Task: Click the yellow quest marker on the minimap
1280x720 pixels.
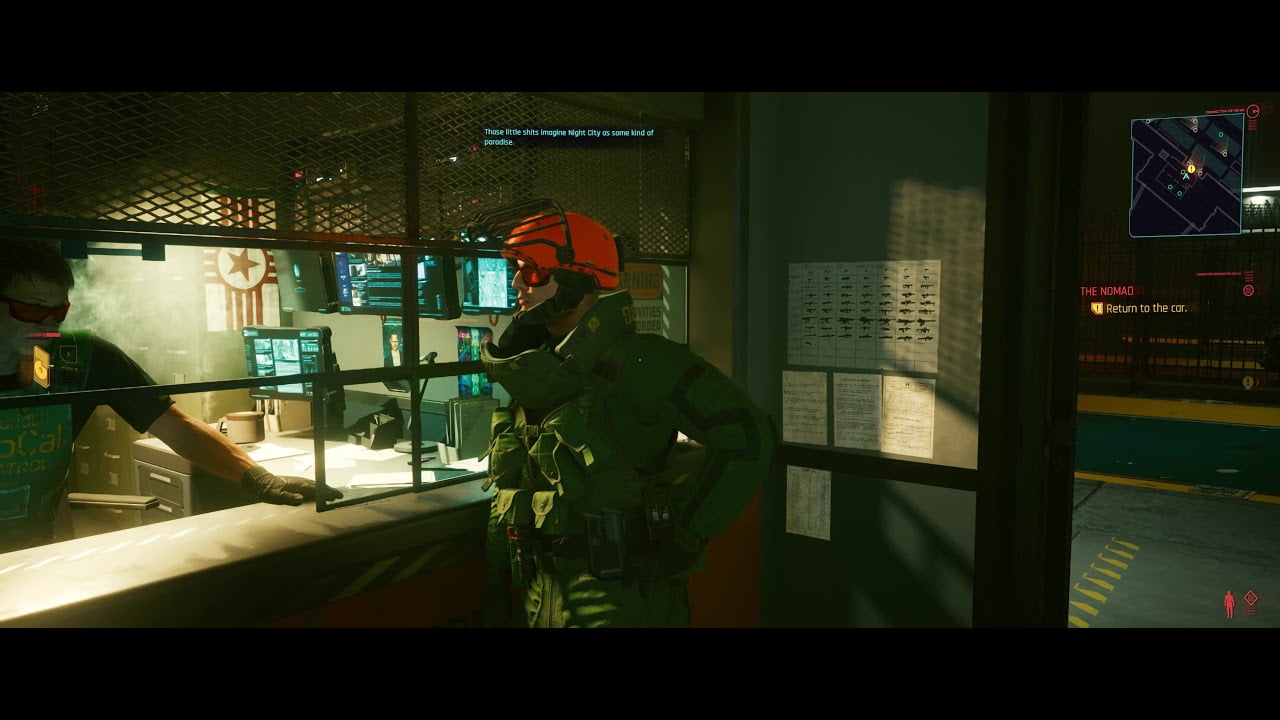Action: pyautogui.click(x=1191, y=169)
